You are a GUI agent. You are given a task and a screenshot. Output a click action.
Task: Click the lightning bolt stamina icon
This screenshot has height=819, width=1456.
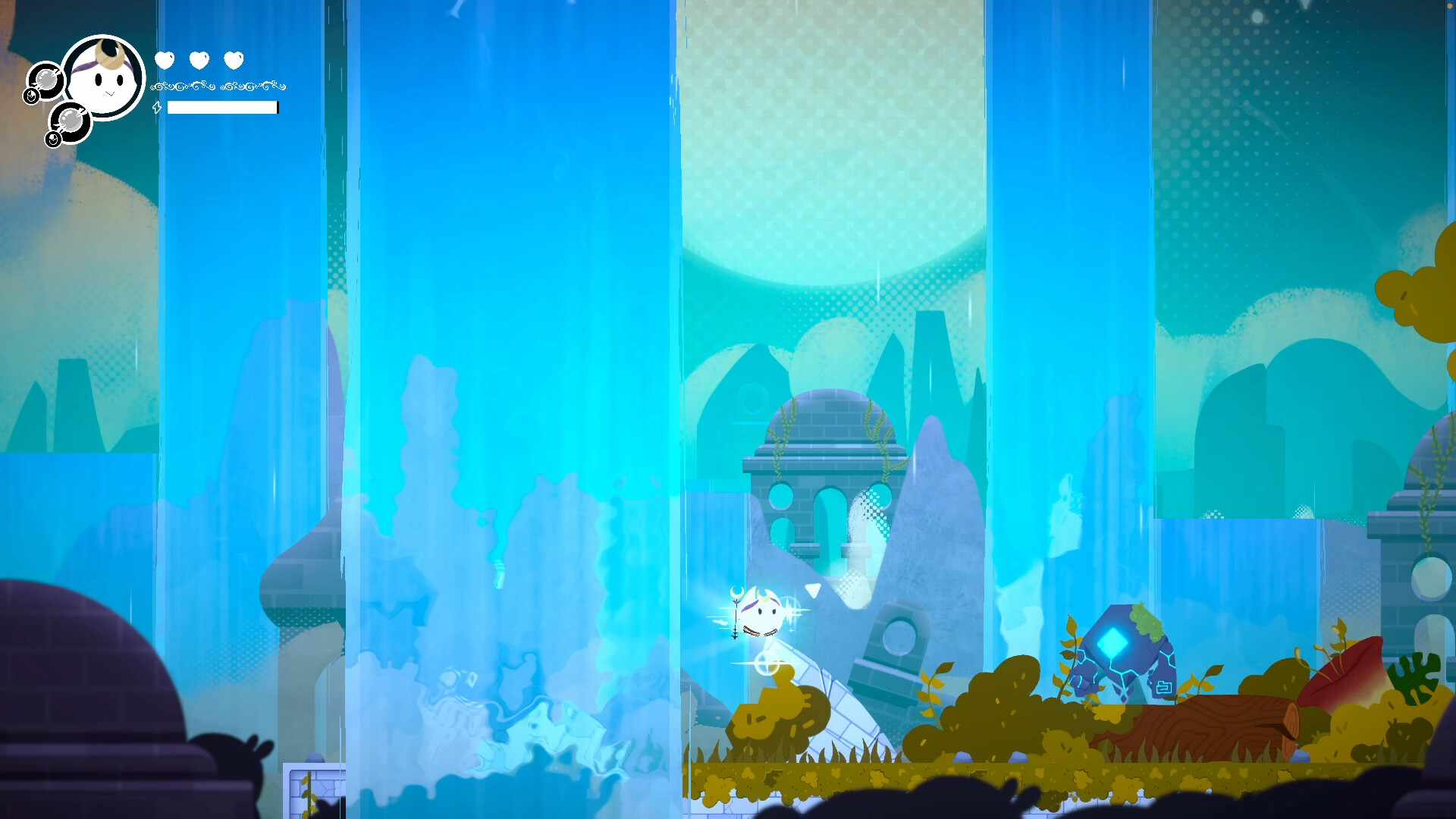click(157, 108)
